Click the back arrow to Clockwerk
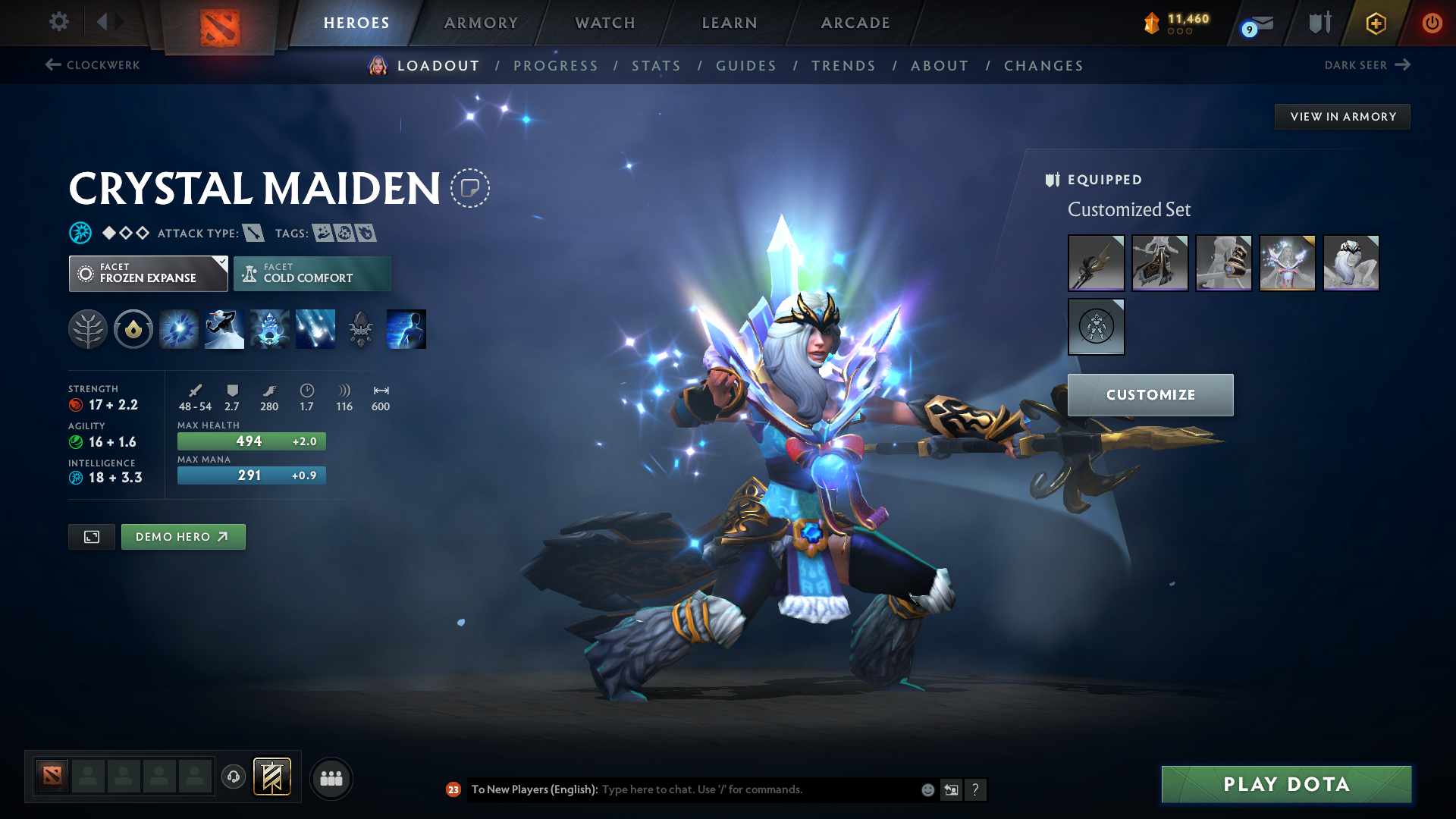The image size is (1456, 819). (x=52, y=65)
